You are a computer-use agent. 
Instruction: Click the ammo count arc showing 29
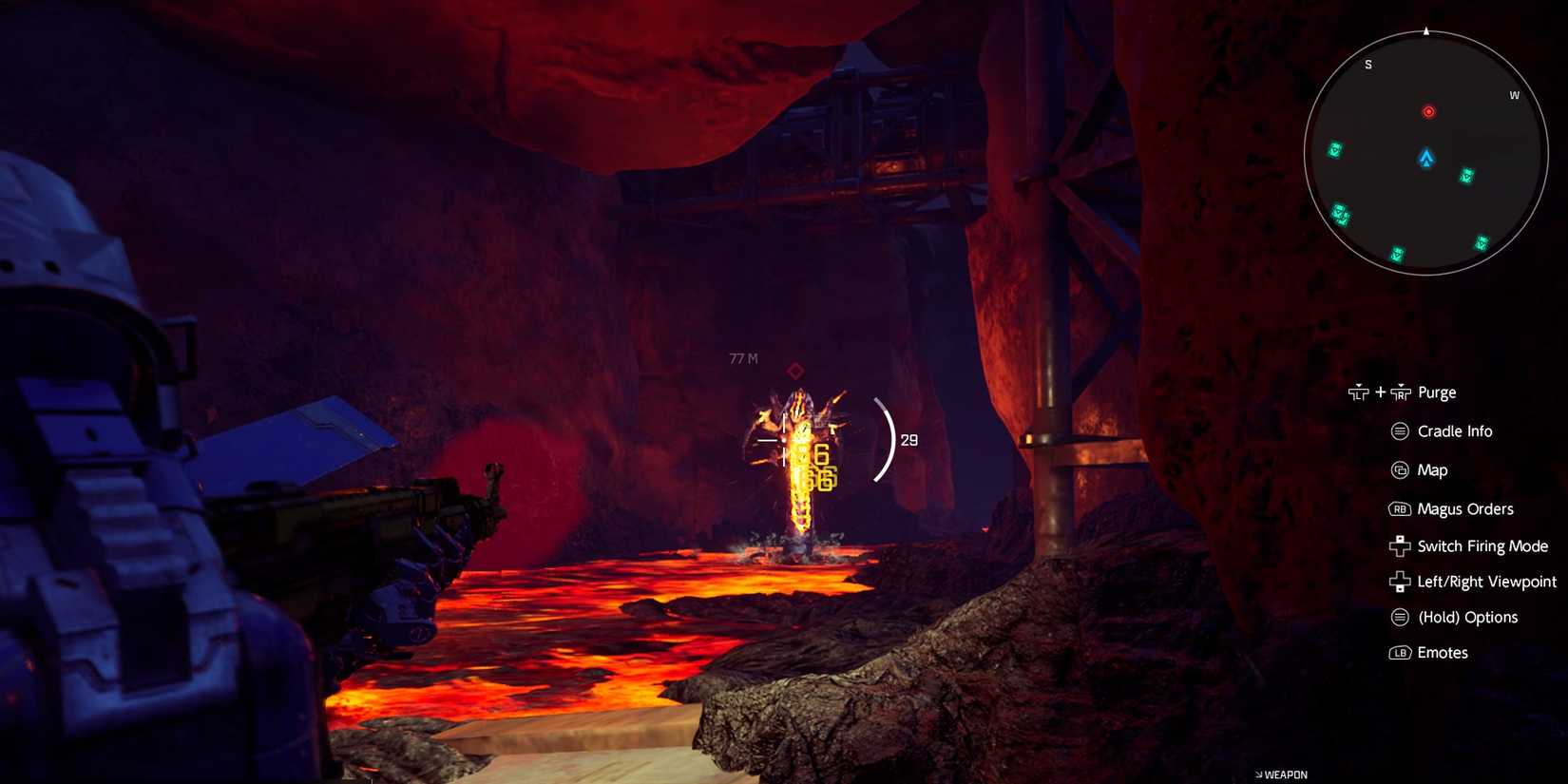[x=908, y=439]
